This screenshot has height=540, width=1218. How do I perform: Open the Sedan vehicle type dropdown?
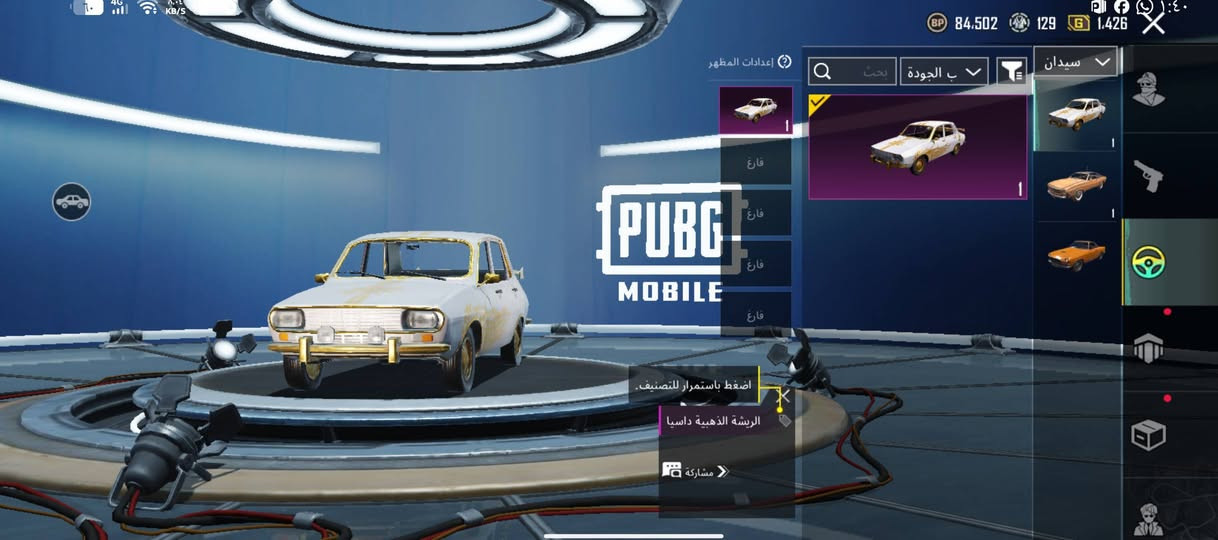(1075, 62)
